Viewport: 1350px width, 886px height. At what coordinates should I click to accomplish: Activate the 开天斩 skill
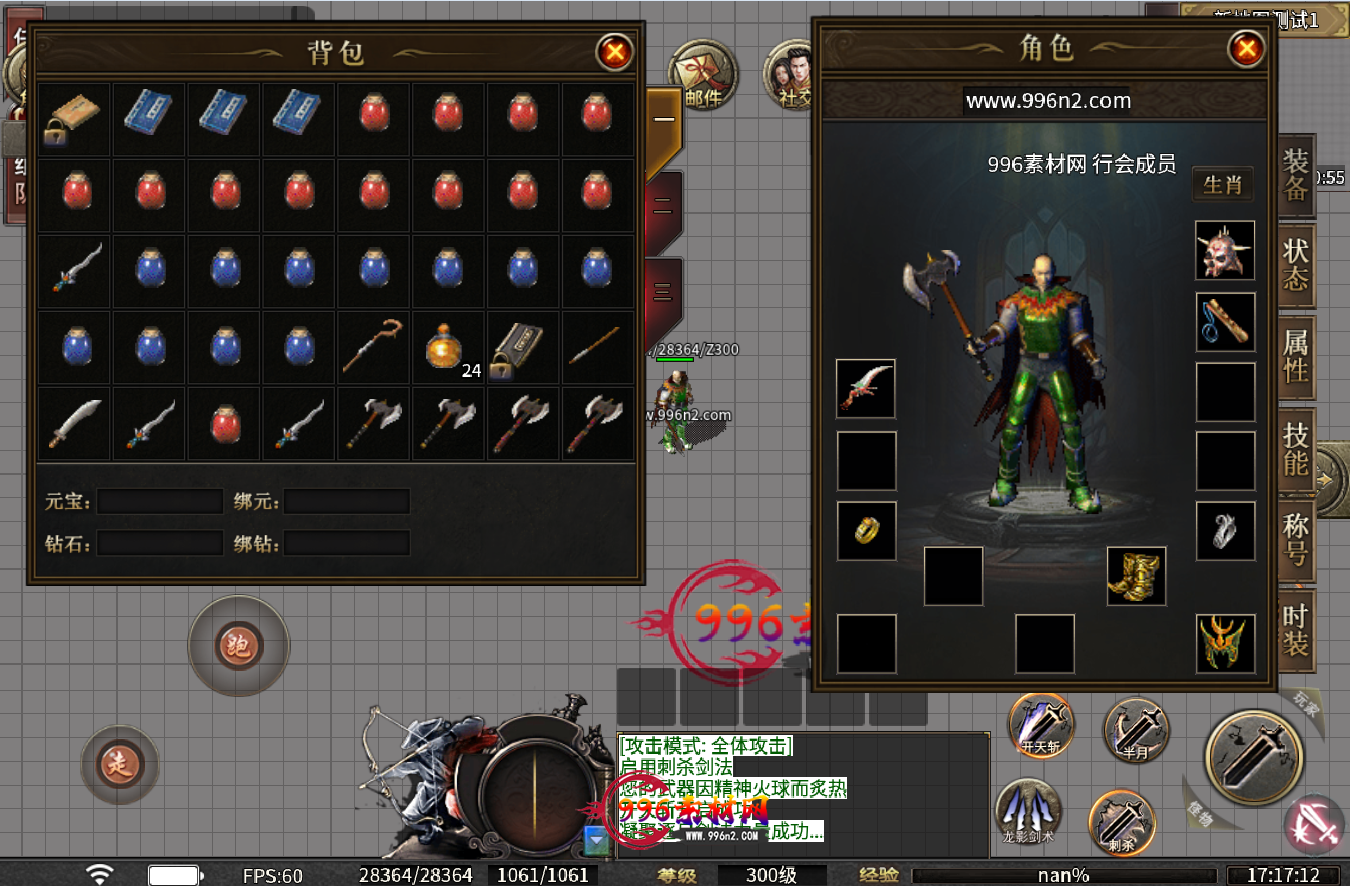click(x=1040, y=725)
